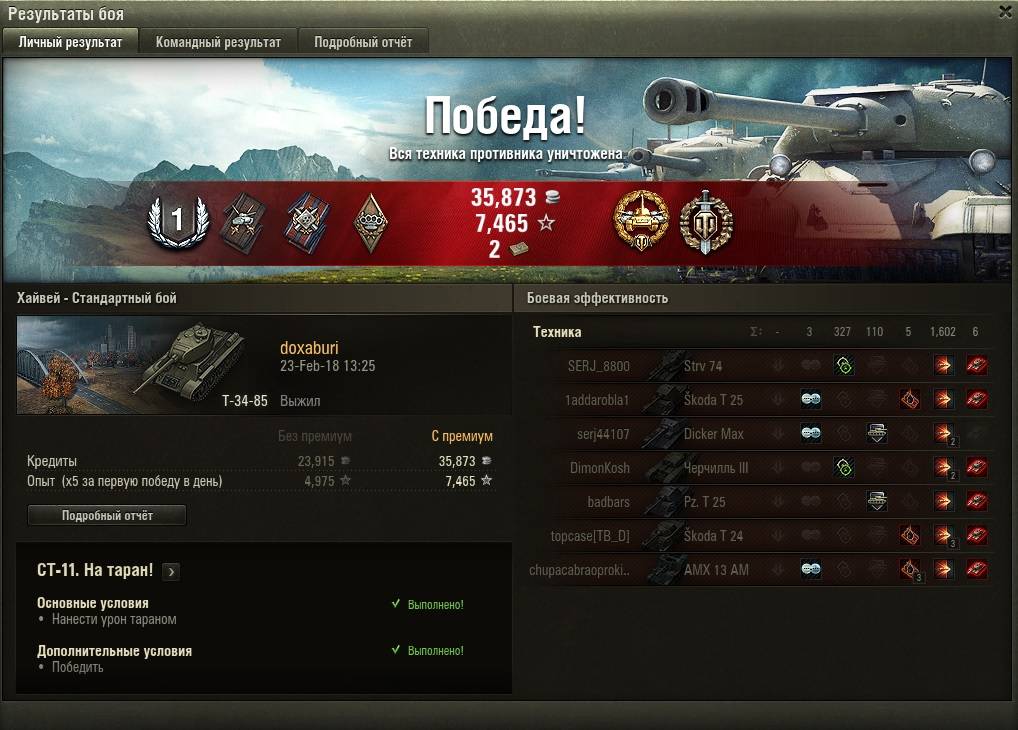
Task: Click the doxaburi player name
Action: click(x=309, y=348)
